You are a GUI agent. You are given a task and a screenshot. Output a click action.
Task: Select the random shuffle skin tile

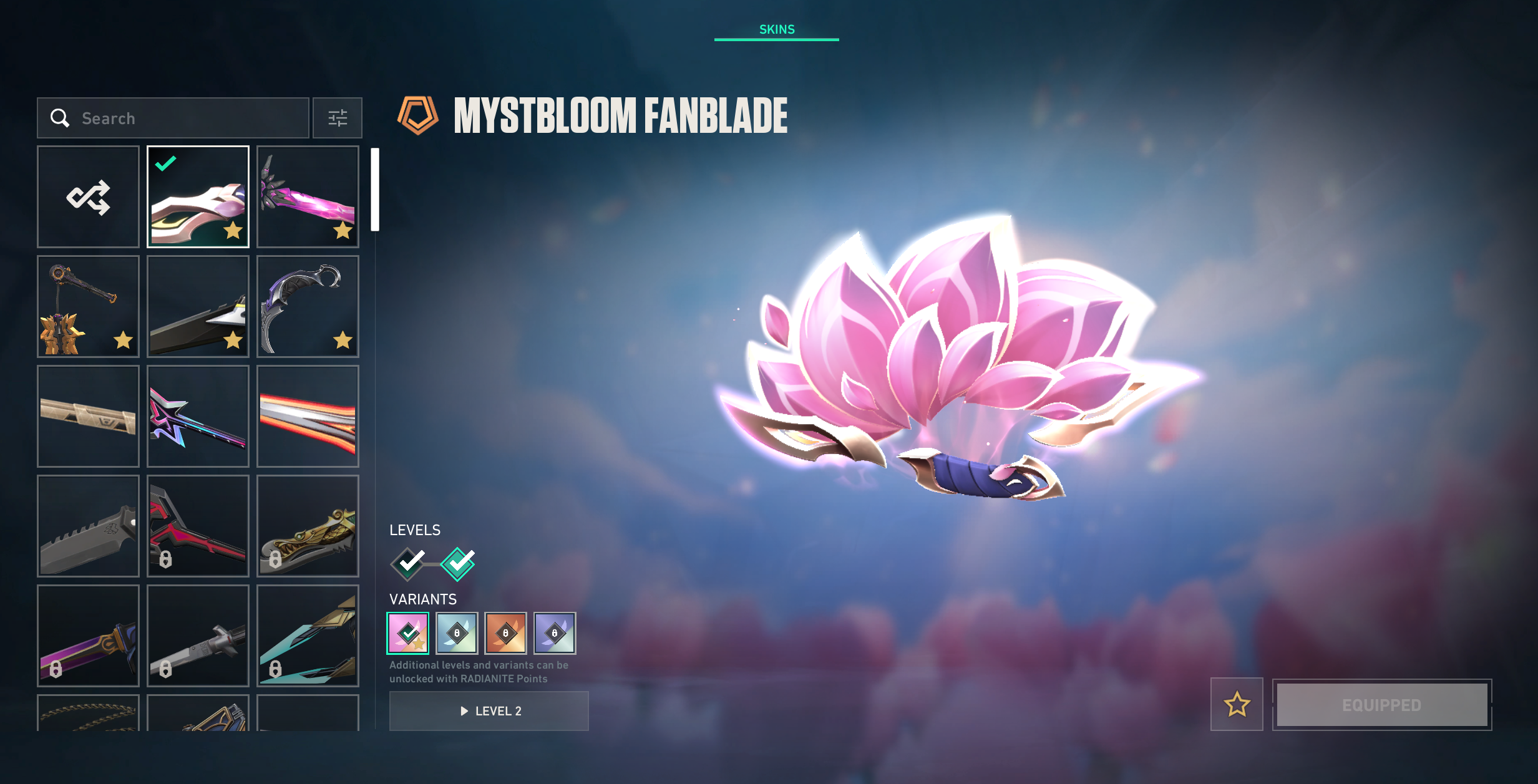tap(88, 197)
